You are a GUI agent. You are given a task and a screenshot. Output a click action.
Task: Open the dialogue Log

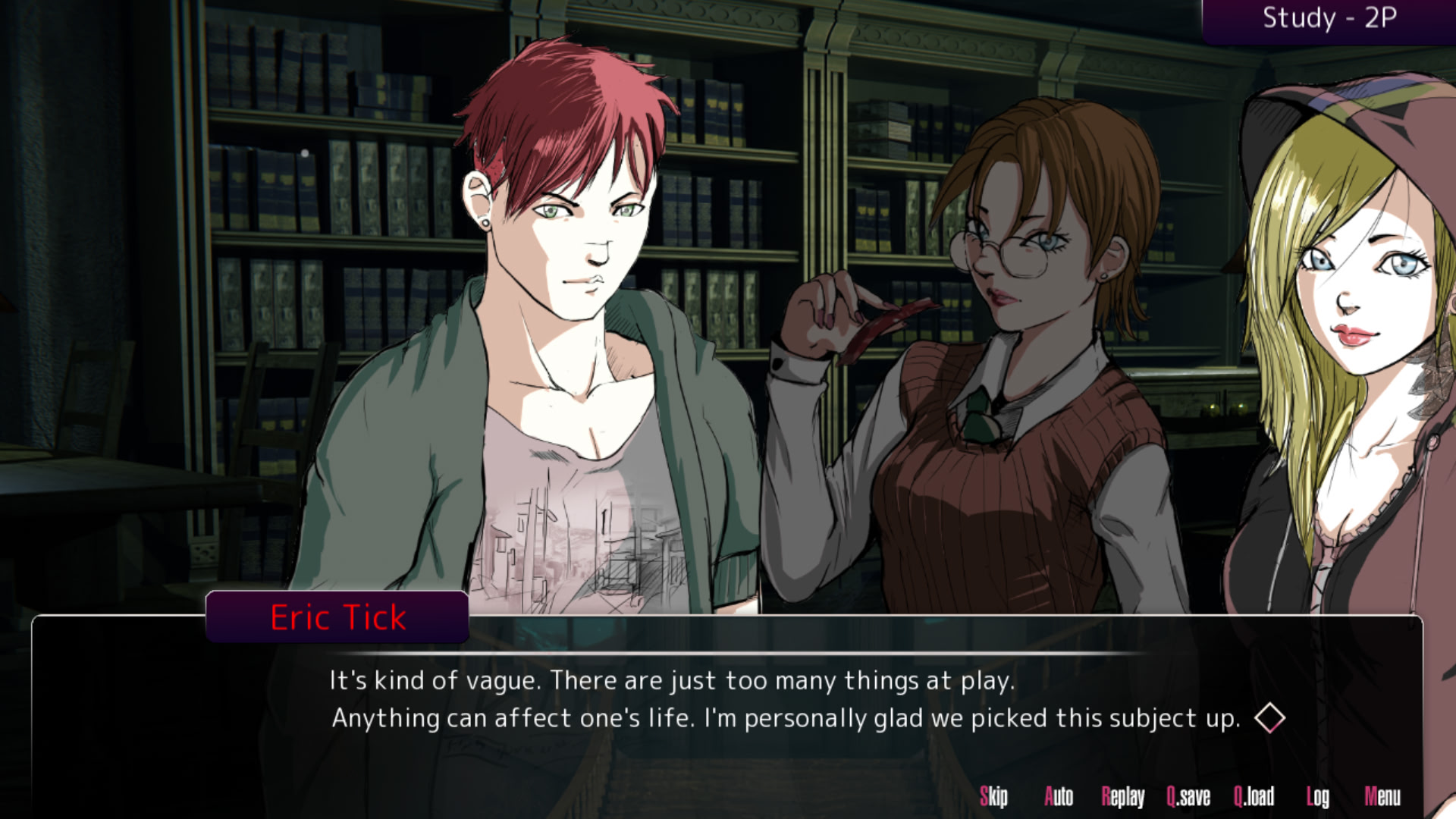point(1318,796)
